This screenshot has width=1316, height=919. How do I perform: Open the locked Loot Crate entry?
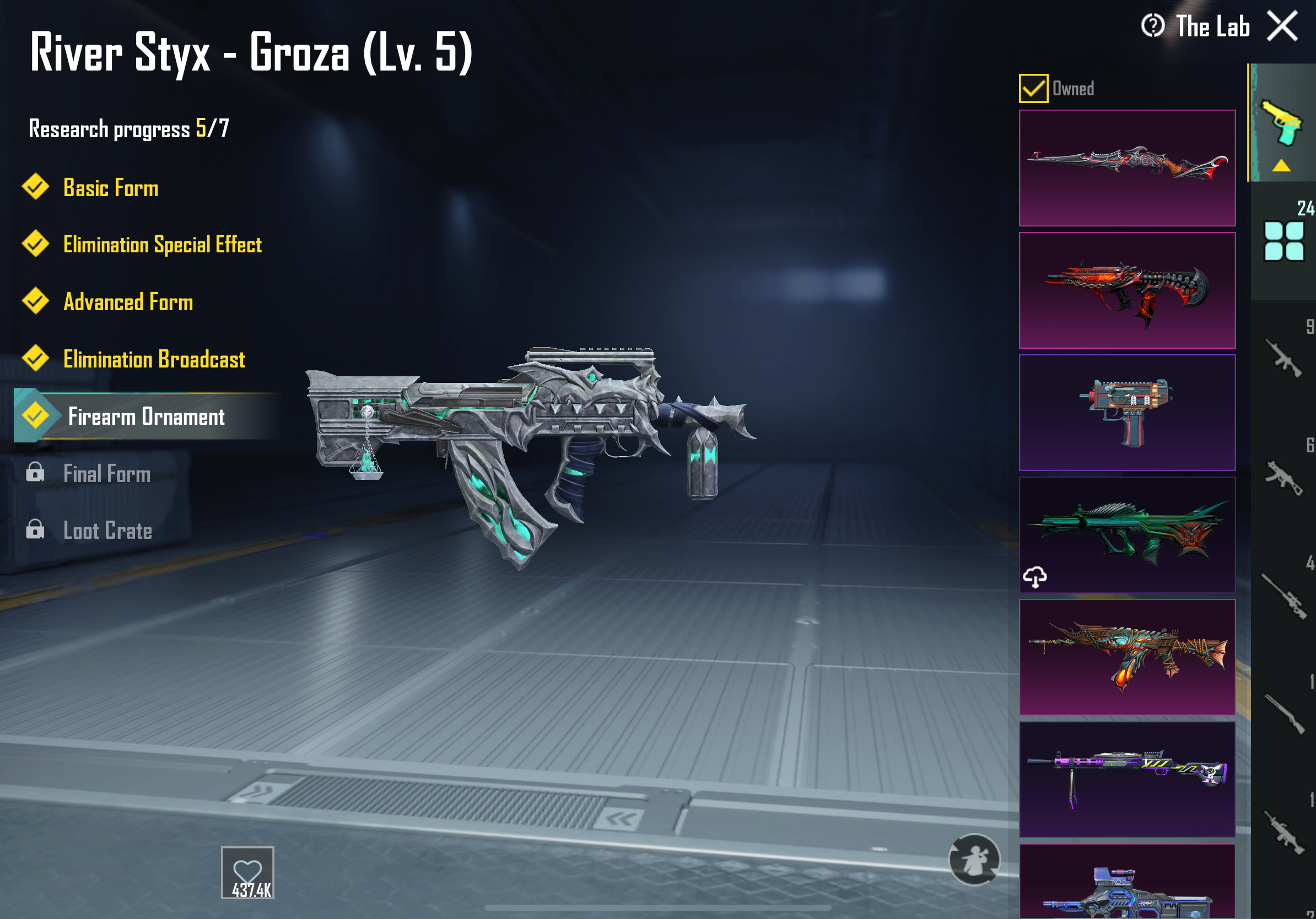pos(107,531)
